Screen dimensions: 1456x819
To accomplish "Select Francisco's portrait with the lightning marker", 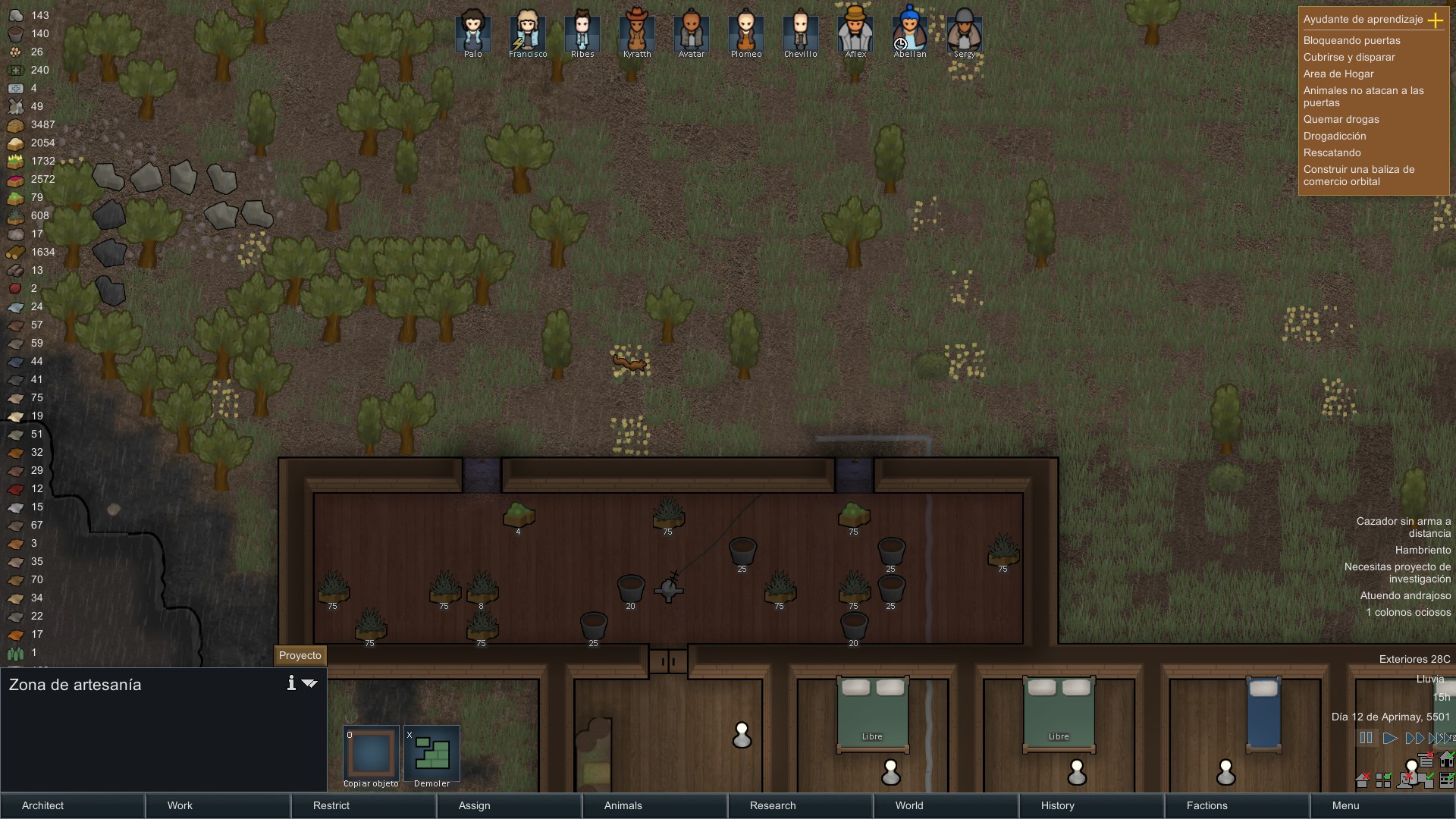I will [x=528, y=32].
